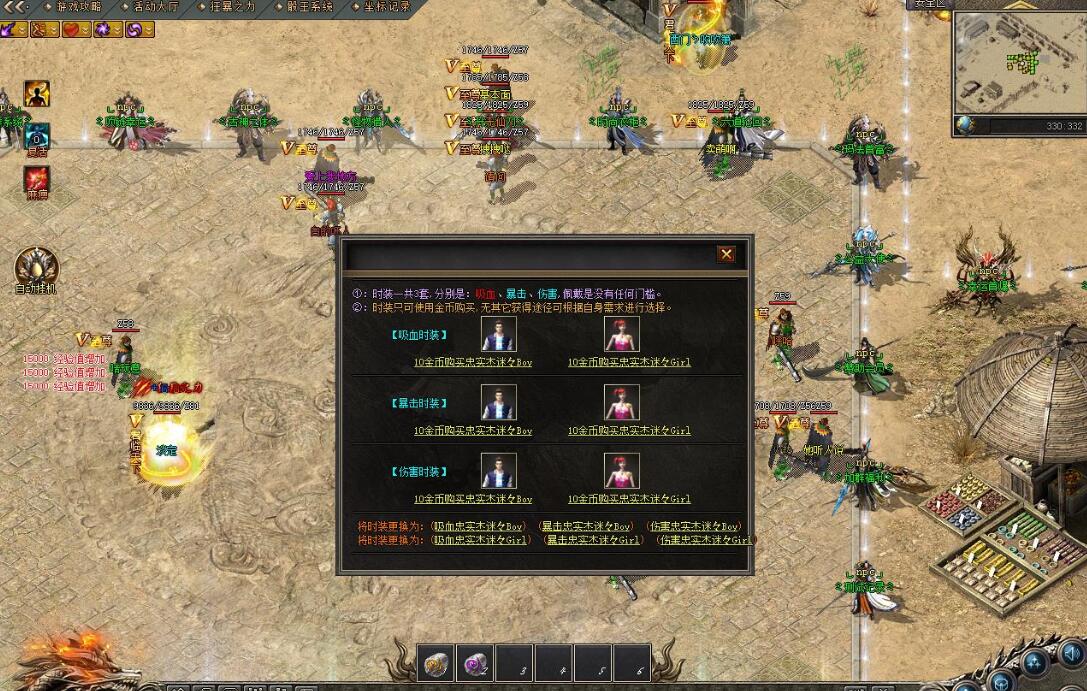Buy the 伤害 Boy outfit for 10 gold
The width and height of the screenshot is (1087, 691).
point(473,498)
